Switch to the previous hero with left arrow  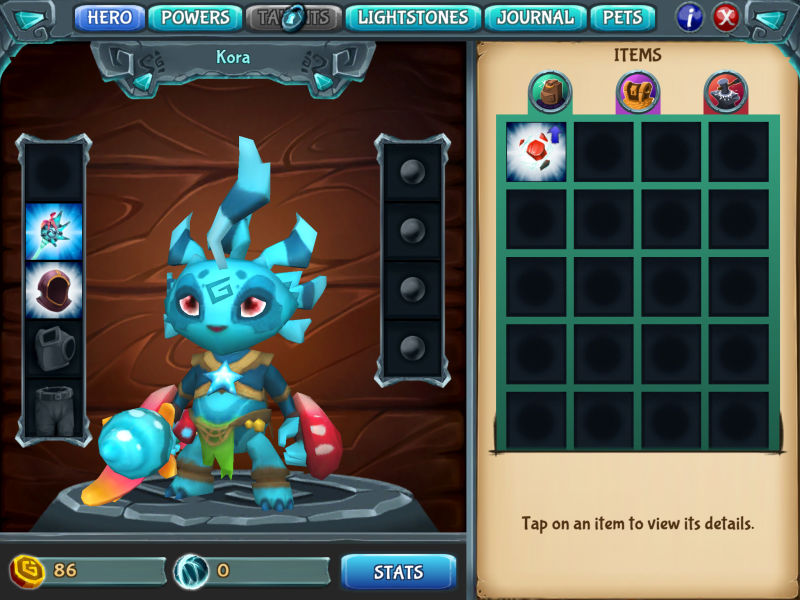[x=143, y=80]
